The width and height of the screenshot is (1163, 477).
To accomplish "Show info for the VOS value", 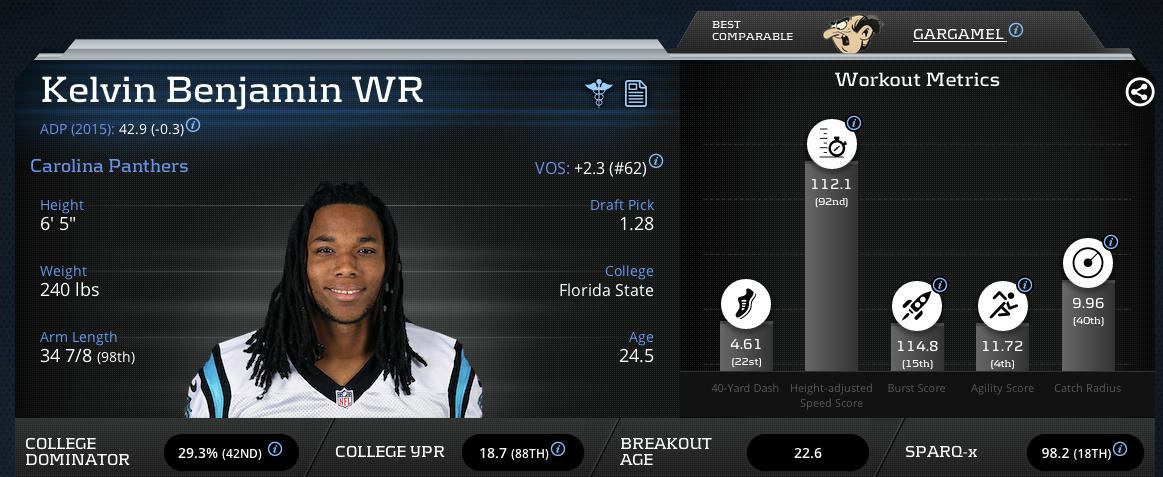I will click(656, 161).
